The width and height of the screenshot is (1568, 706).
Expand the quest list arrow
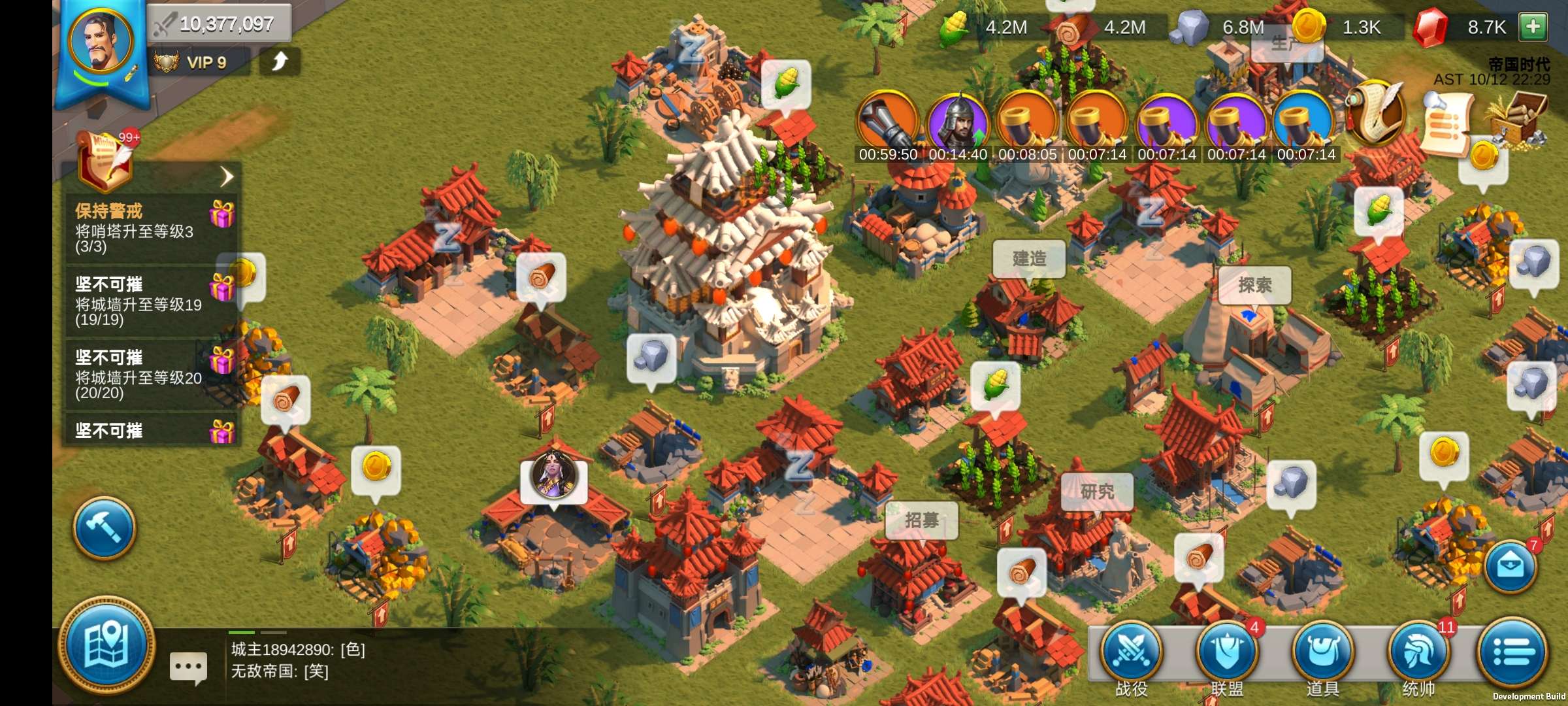226,176
